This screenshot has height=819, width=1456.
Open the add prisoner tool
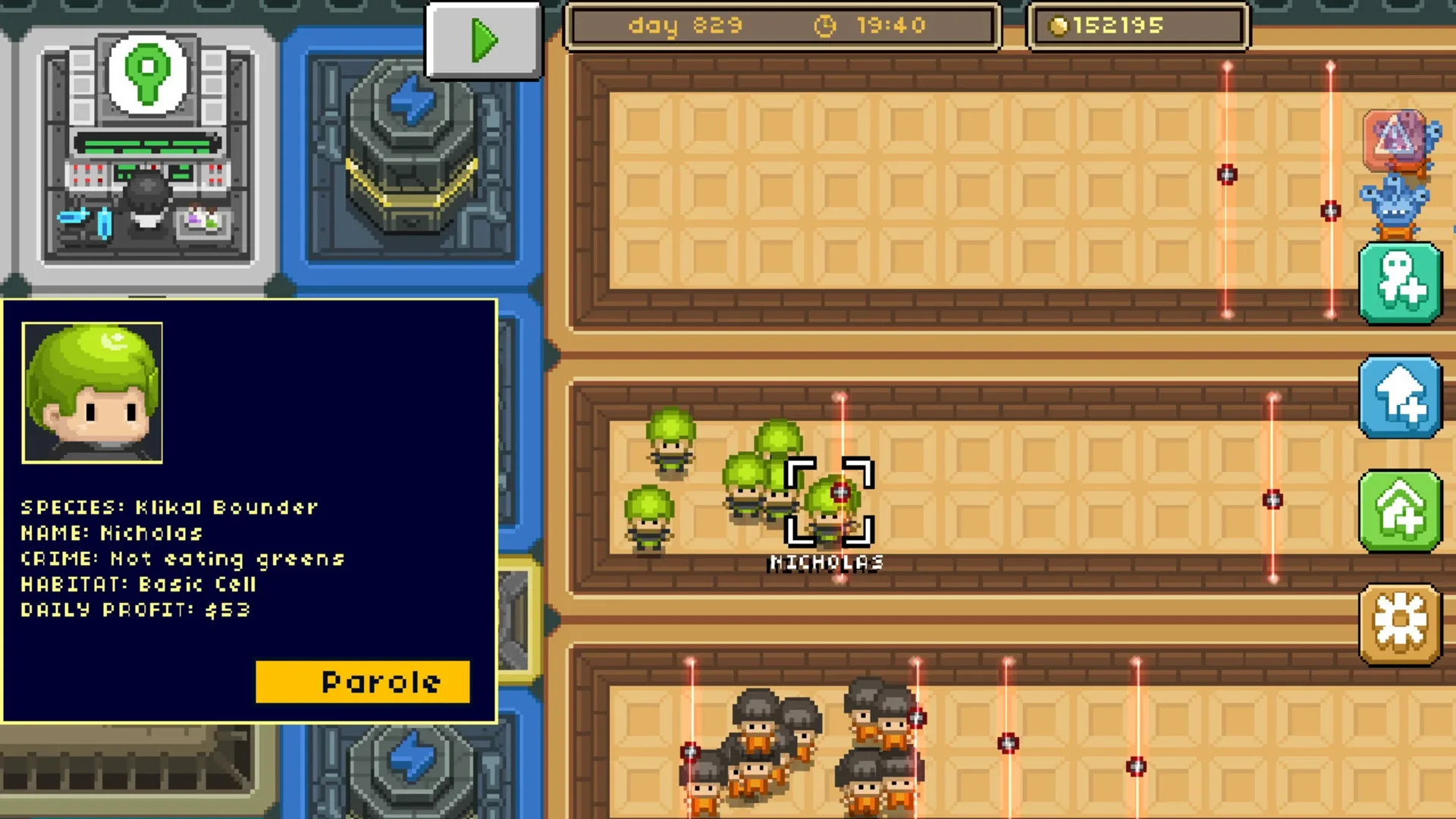pyautogui.click(x=1401, y=284)
